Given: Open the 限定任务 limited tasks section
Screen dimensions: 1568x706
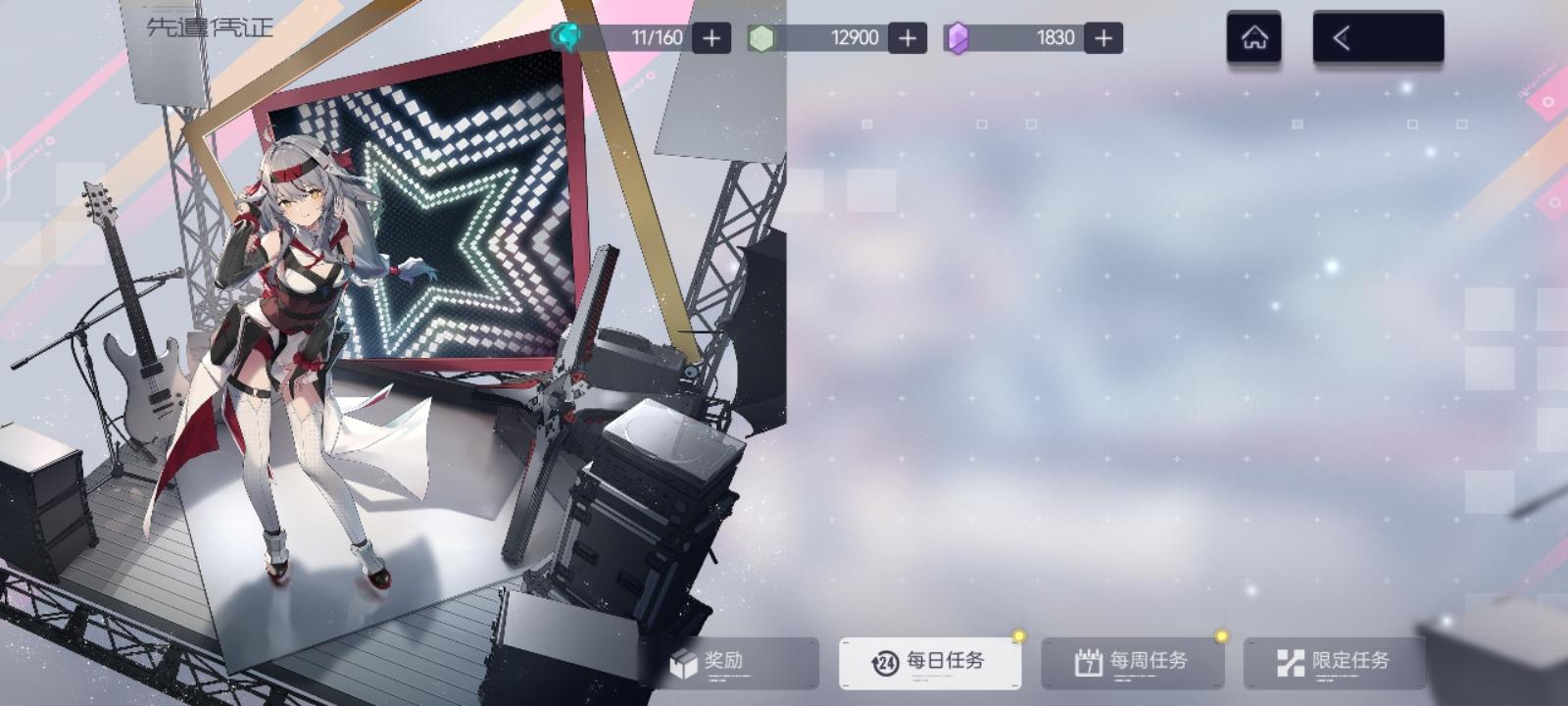Looking at the screenshot, I should (1333, 661).
